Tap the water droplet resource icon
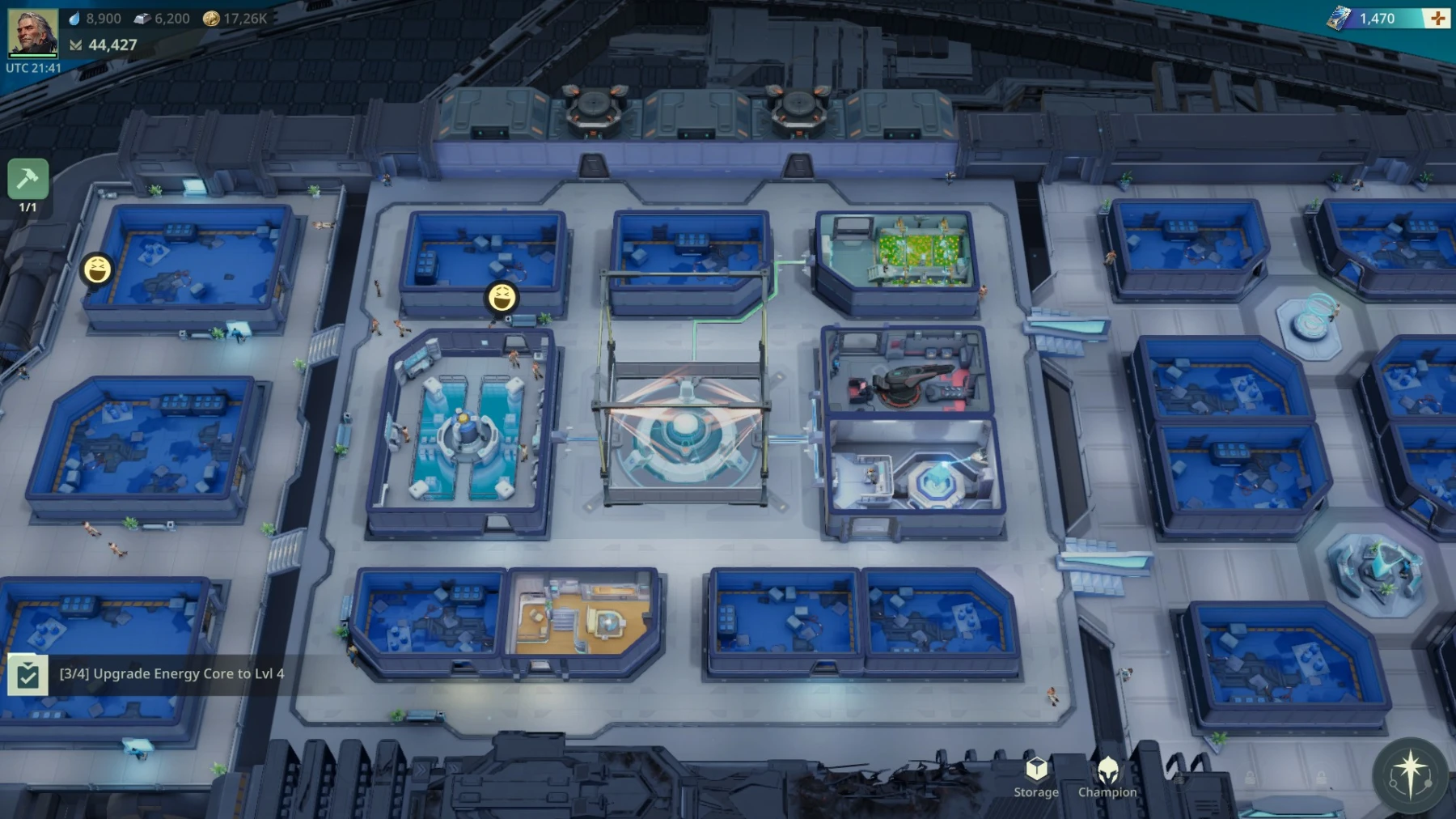The width and height of the screenshot is (1456, 819). (x=75, y=18)
